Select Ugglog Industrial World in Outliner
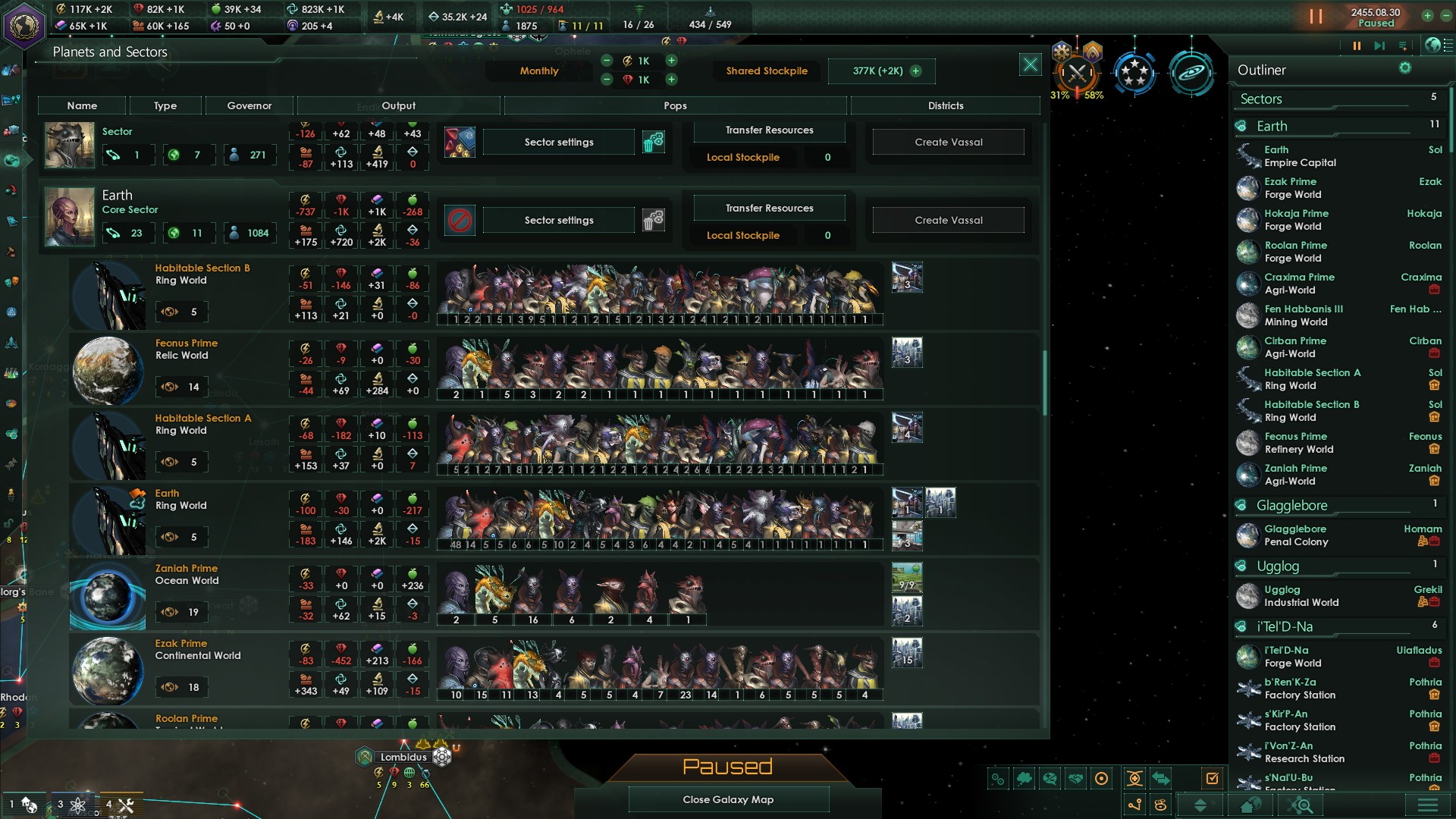 point(1301,596)
